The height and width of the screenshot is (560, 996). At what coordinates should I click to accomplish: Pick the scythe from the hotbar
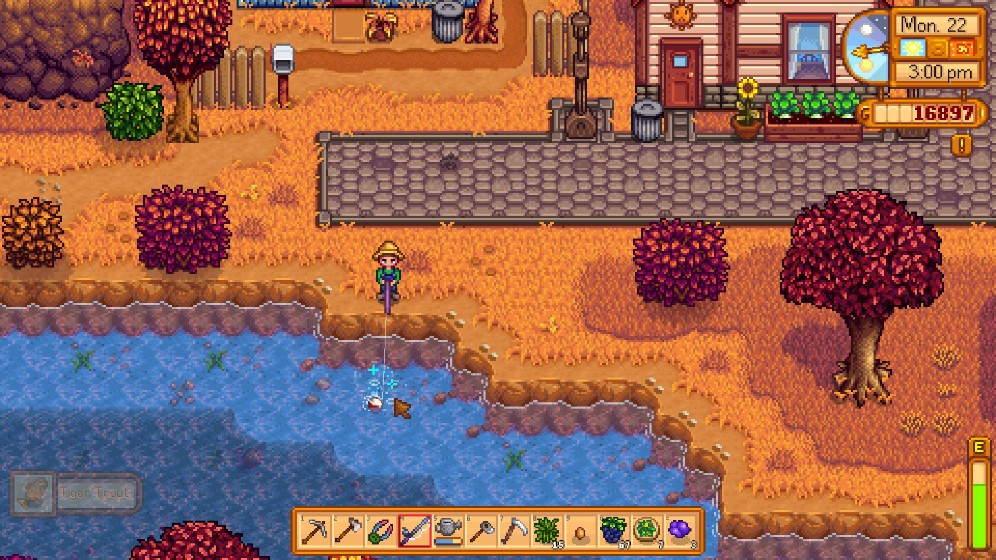pyautogui.click(x=514, y=530)
